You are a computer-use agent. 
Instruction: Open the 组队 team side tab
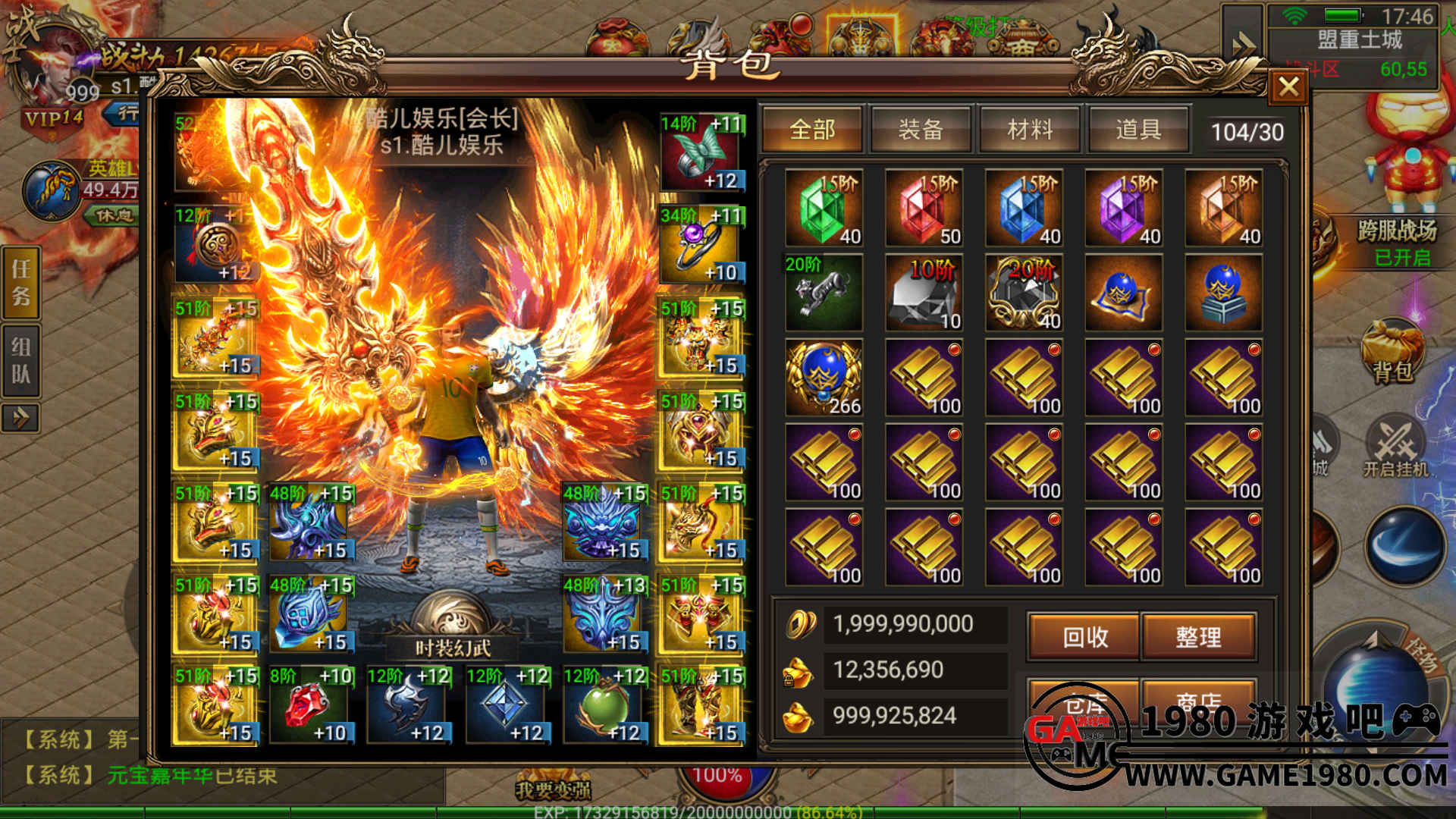(x=21, y=360)
